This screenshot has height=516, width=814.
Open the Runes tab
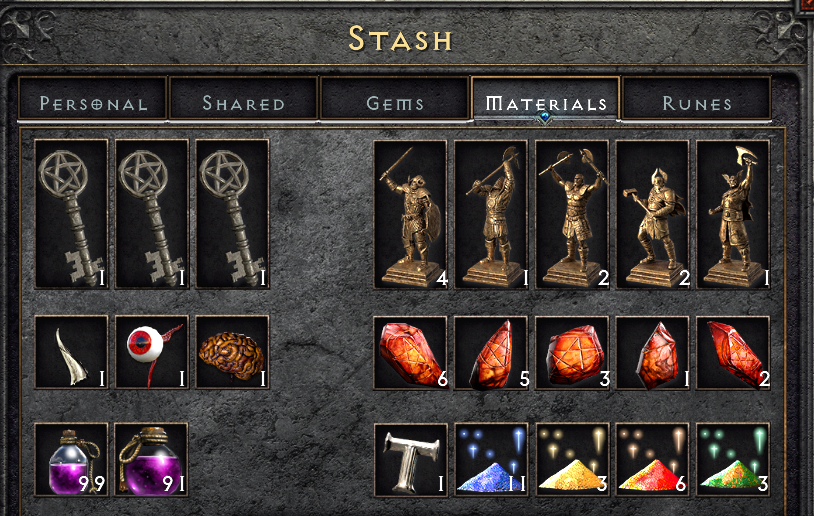[x=697, y=103]
